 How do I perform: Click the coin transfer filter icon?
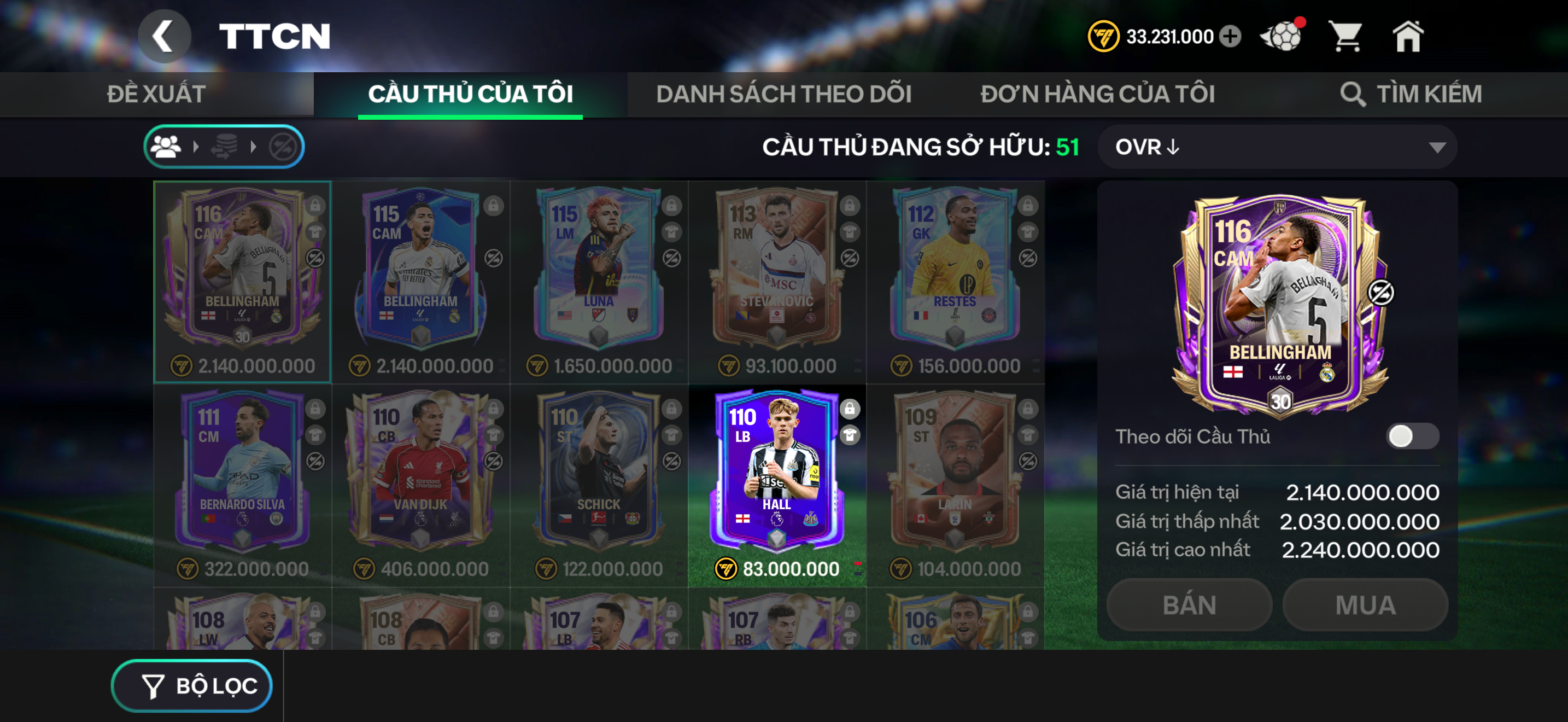coord(225,146)
